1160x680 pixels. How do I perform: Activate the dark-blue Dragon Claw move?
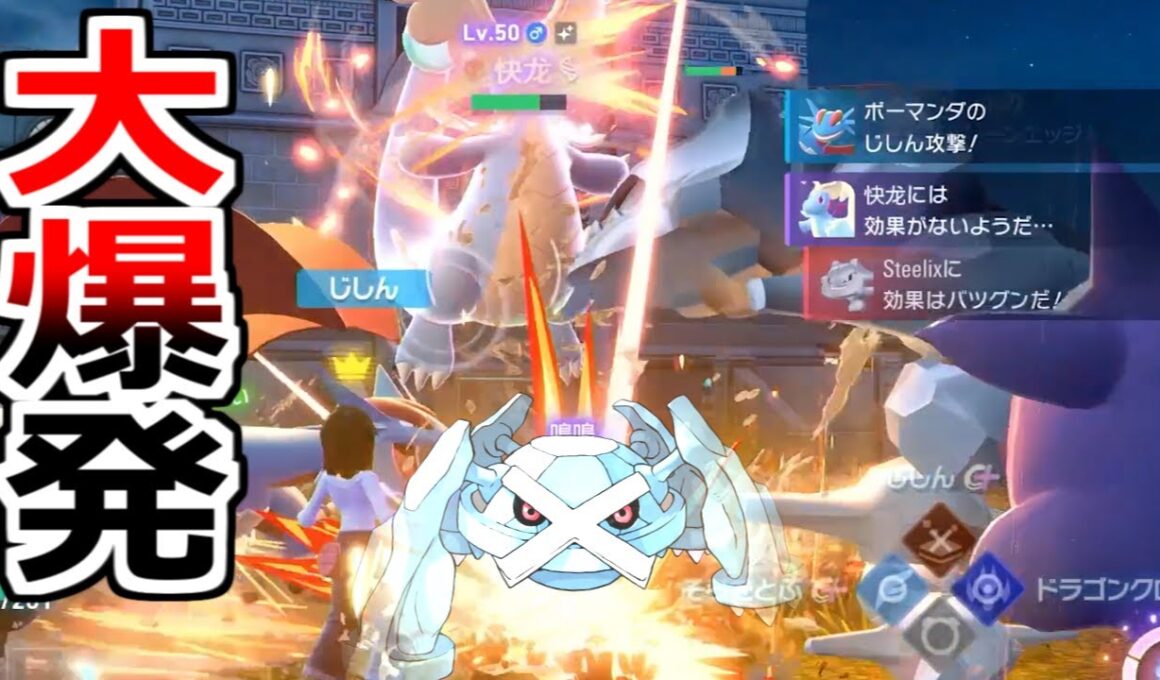coord(988,589)
